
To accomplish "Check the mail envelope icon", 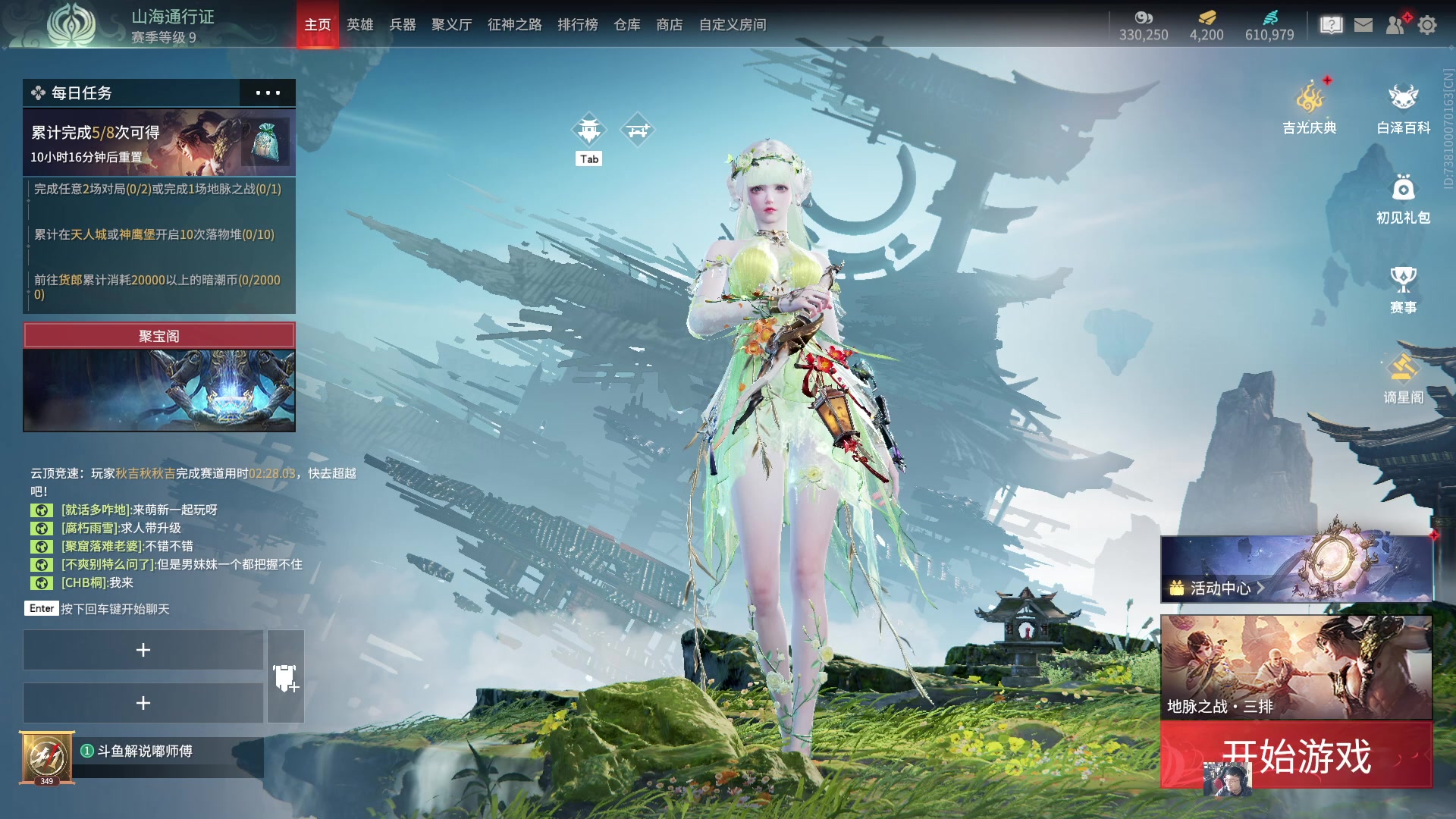I will [1363, 25].
